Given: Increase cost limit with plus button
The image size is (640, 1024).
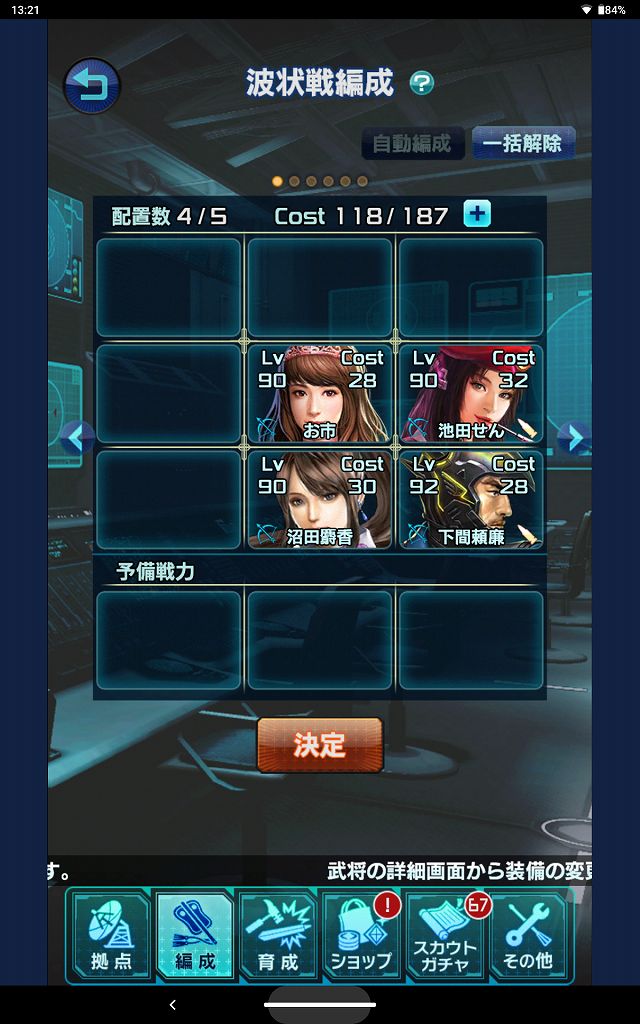Looking at the screenshot, I should point(477,214).
